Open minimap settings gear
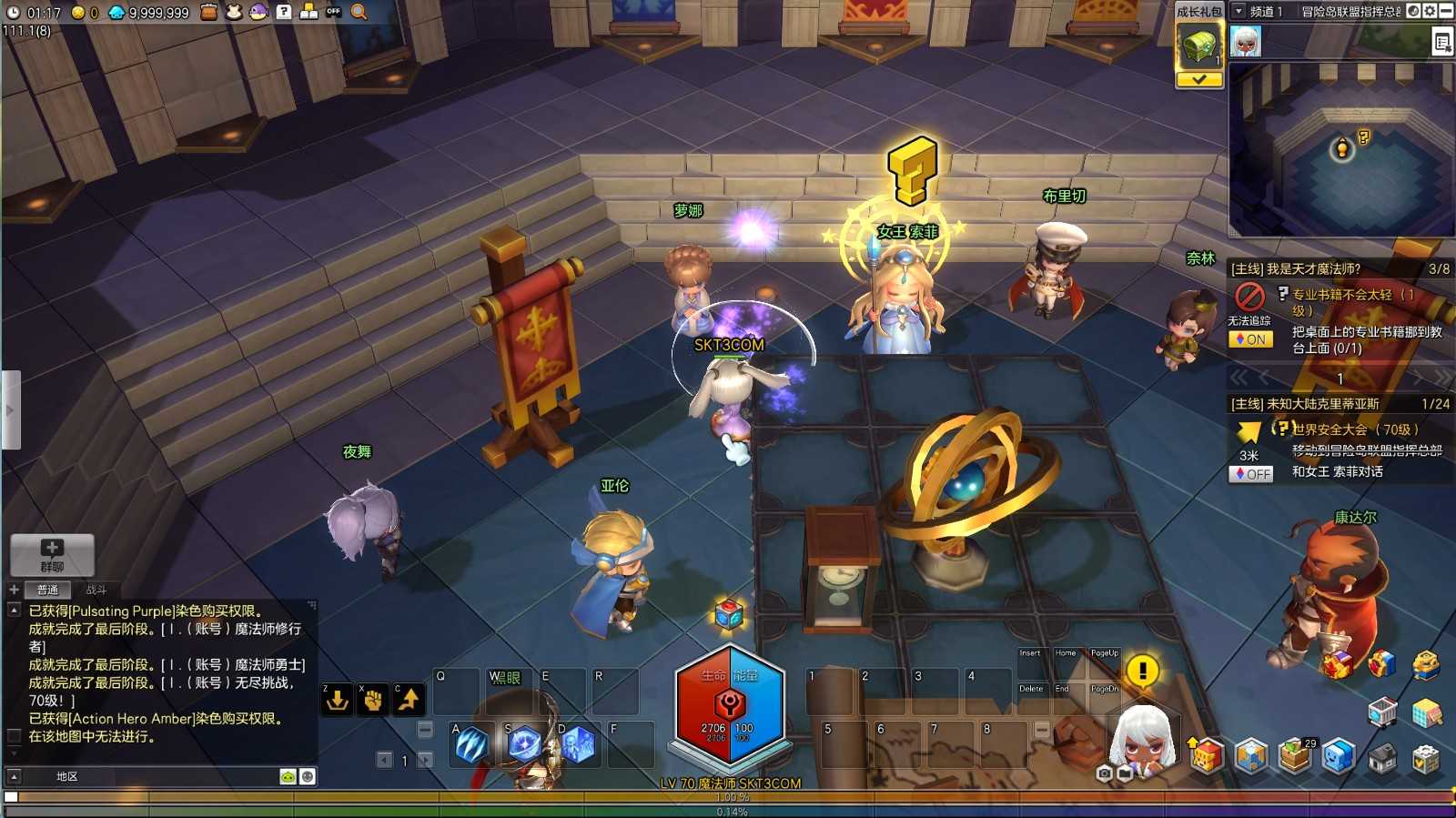1456x818 pixels. (x=1430, y=11)
